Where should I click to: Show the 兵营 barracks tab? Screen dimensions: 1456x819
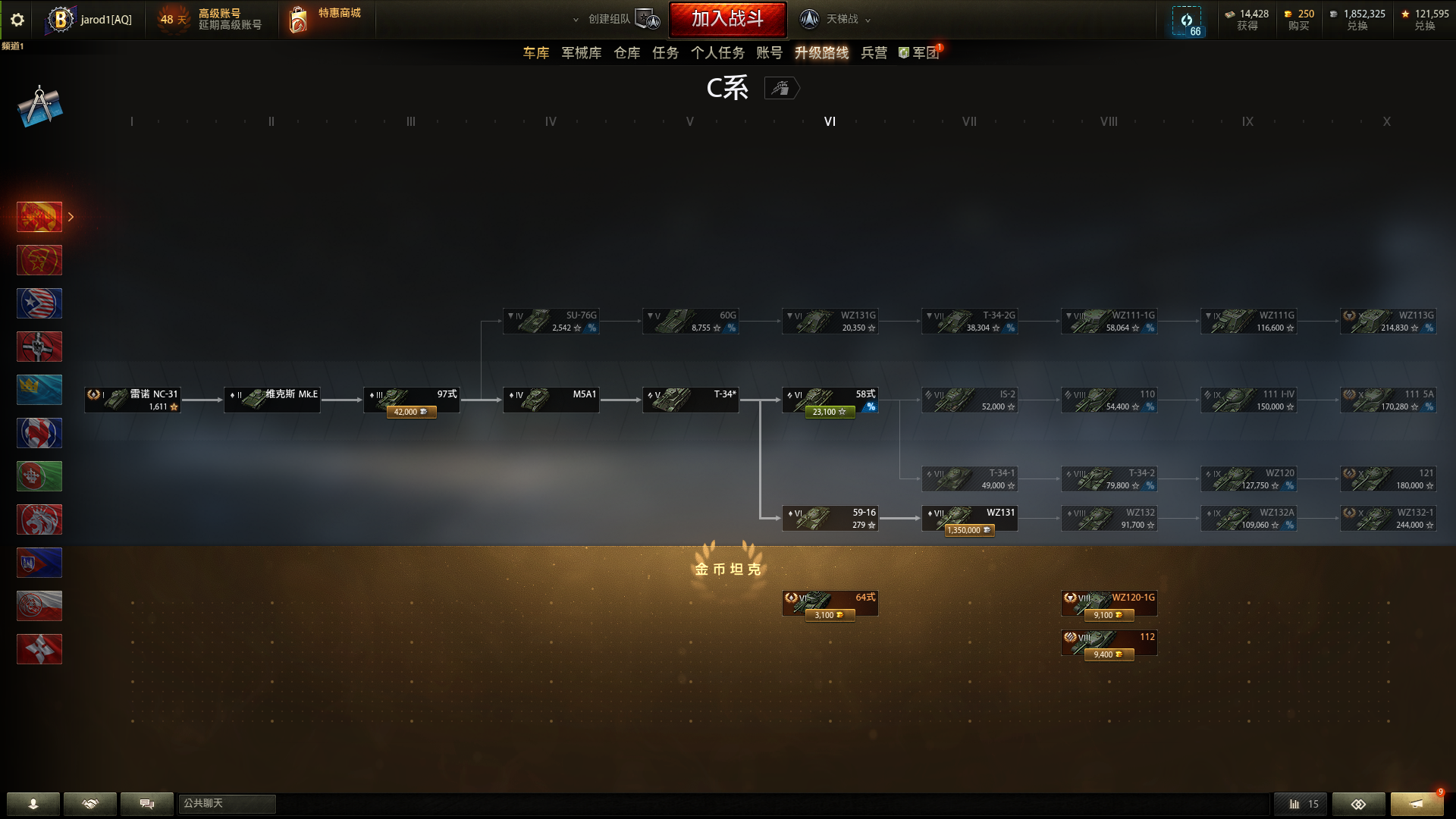point(874,53)
